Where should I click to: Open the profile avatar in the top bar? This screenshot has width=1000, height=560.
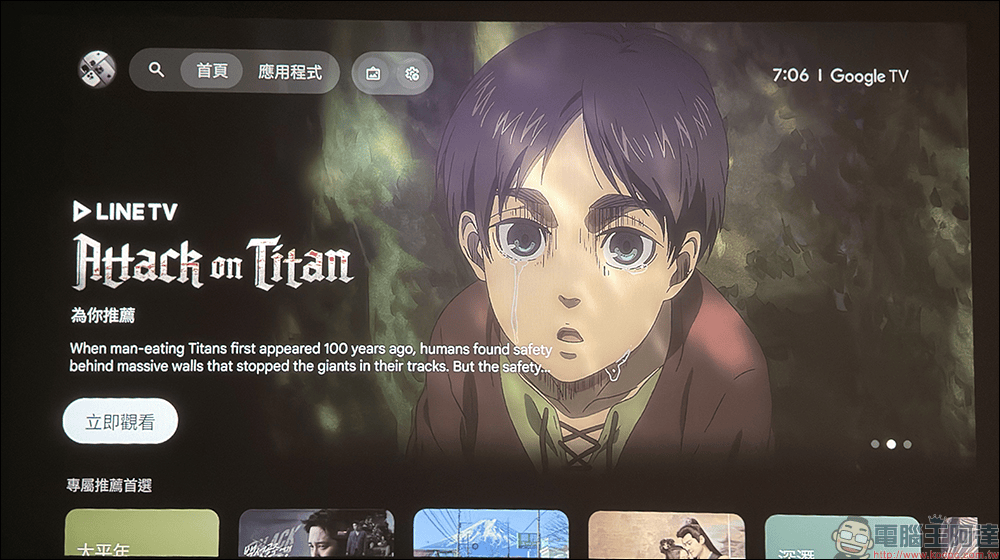point(97,70)
